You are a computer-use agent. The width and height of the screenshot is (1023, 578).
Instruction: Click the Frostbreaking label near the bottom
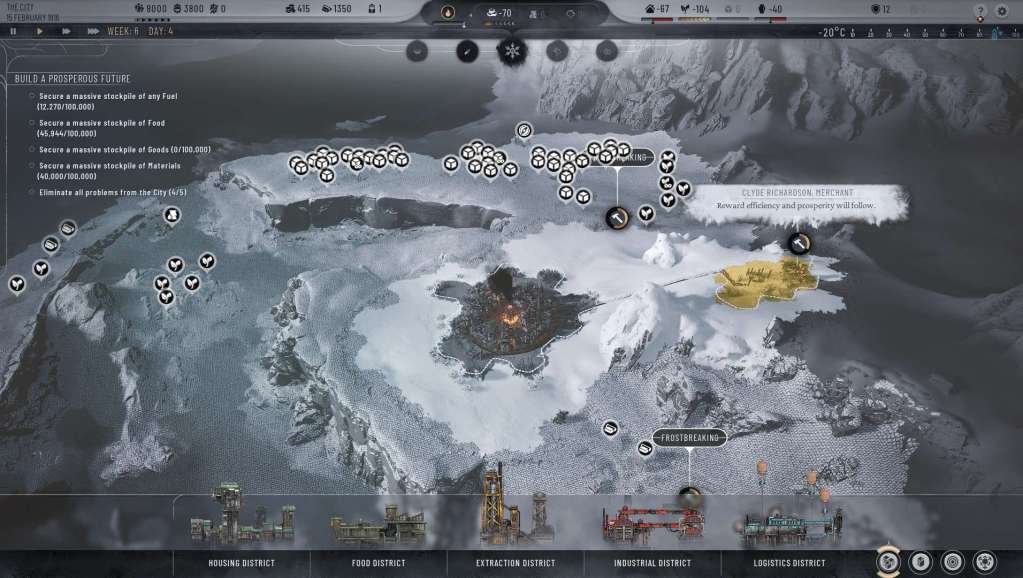(x=688, y=437)
